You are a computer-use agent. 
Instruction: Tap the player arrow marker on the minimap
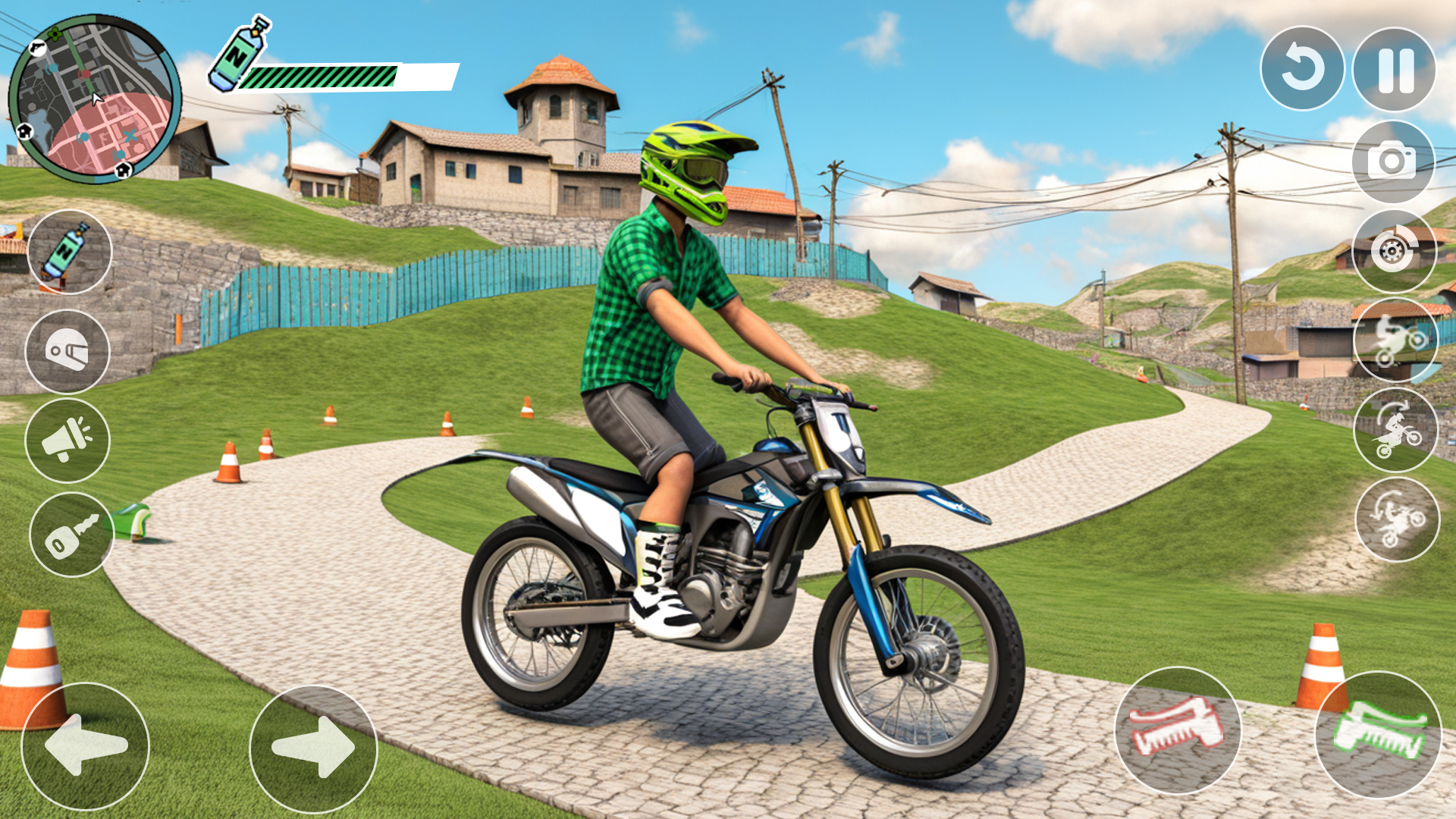97,99
